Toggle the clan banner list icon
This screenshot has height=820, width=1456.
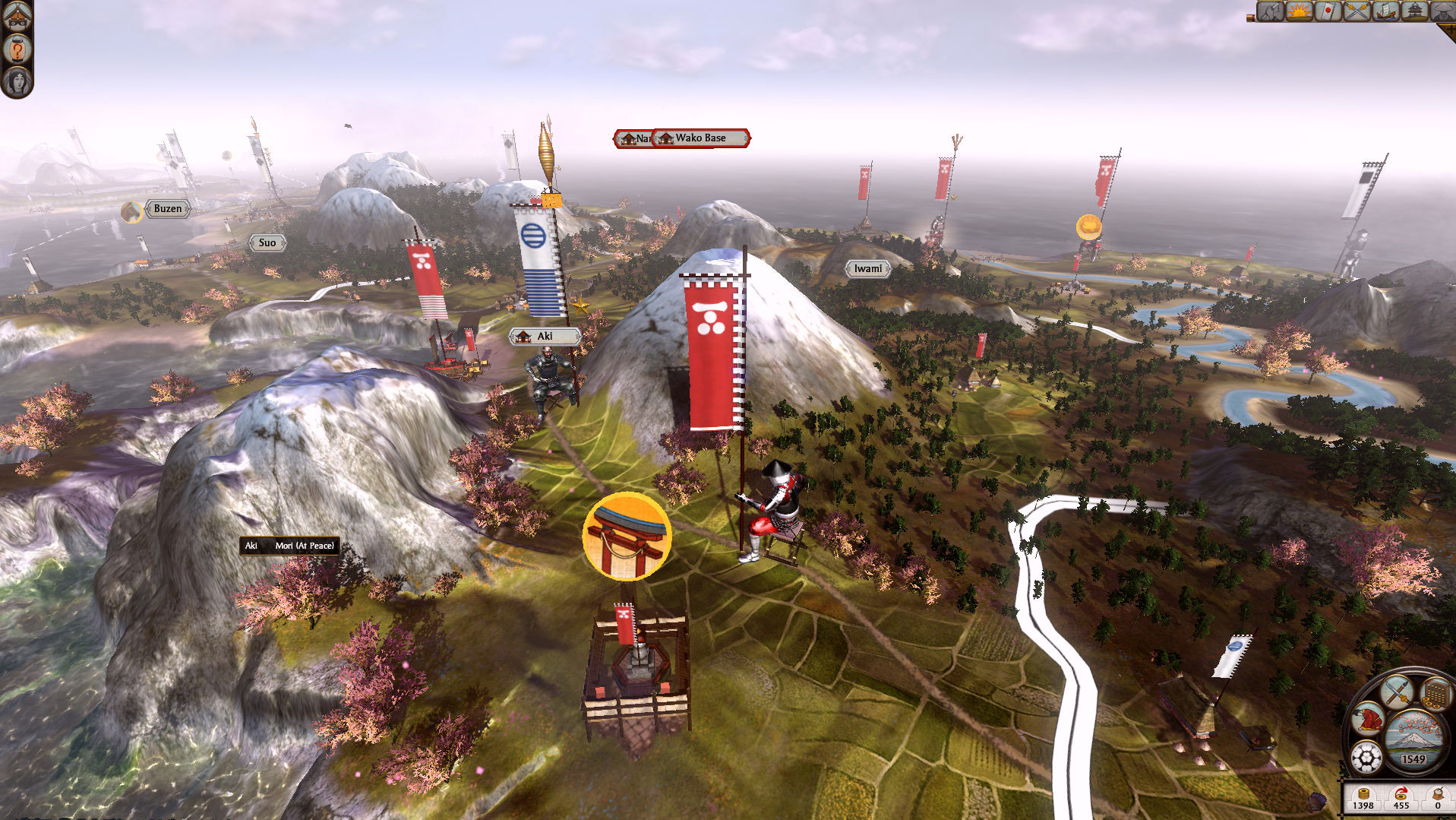[x=1328, y=11]
